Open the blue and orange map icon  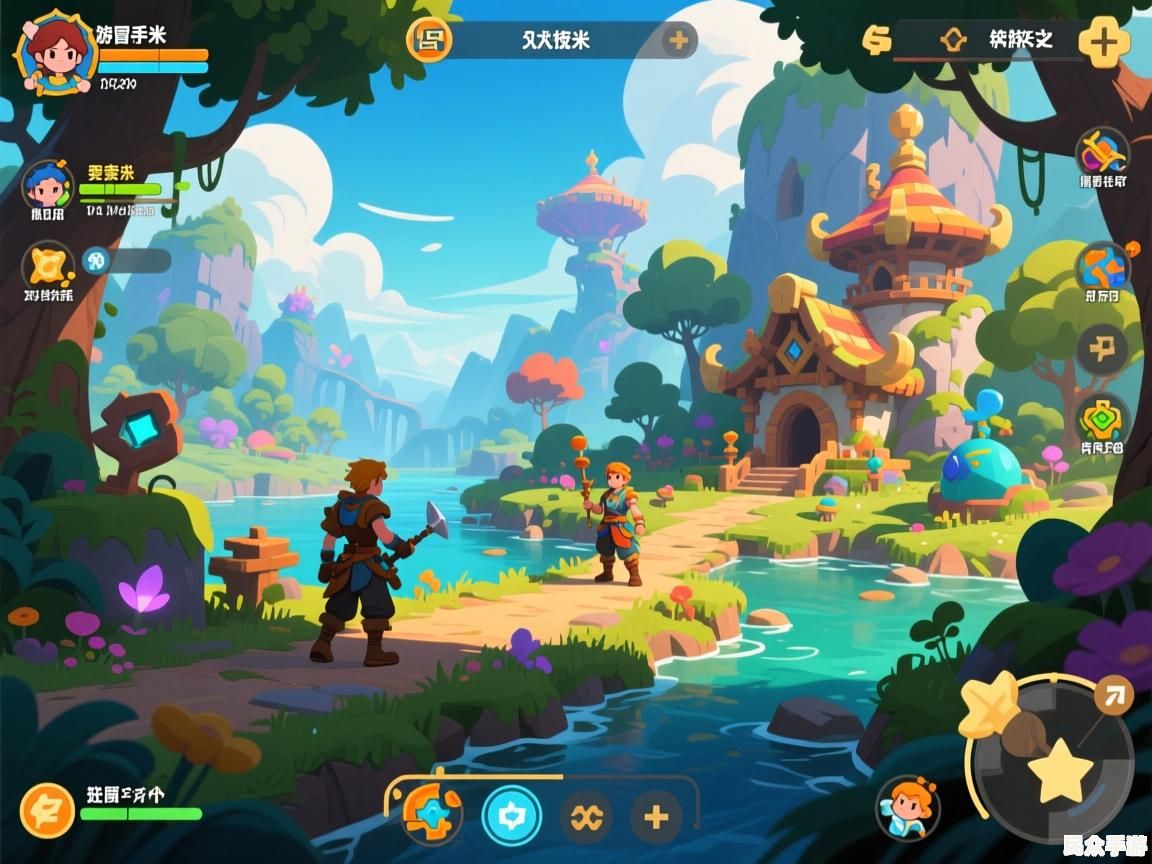pos(1102,267)
